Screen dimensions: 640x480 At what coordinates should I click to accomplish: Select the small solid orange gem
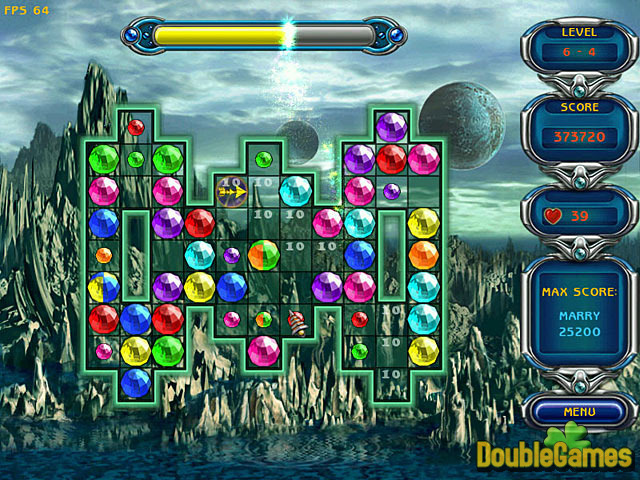104,255
